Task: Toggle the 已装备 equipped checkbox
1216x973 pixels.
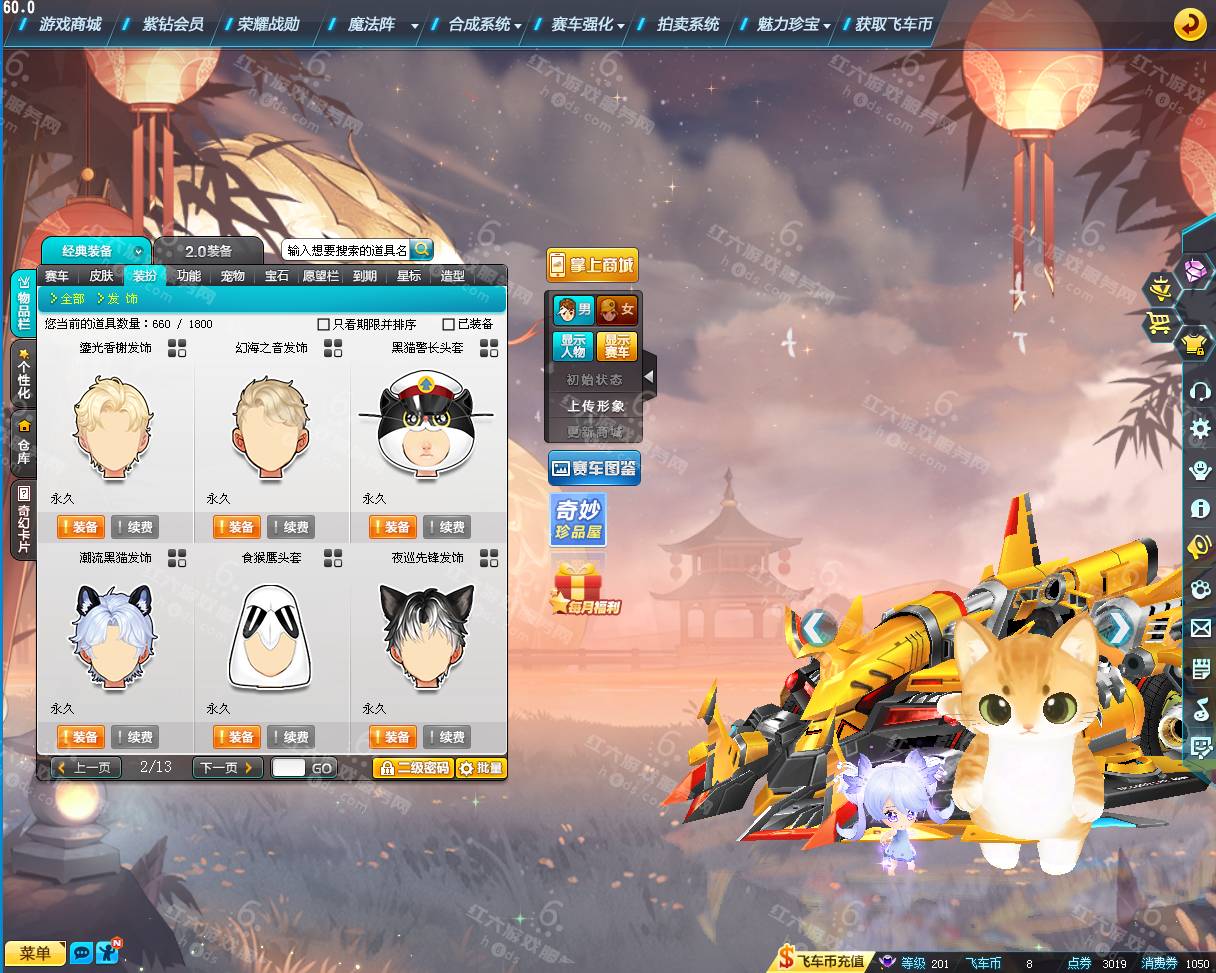Action: (x=449, y=324)
